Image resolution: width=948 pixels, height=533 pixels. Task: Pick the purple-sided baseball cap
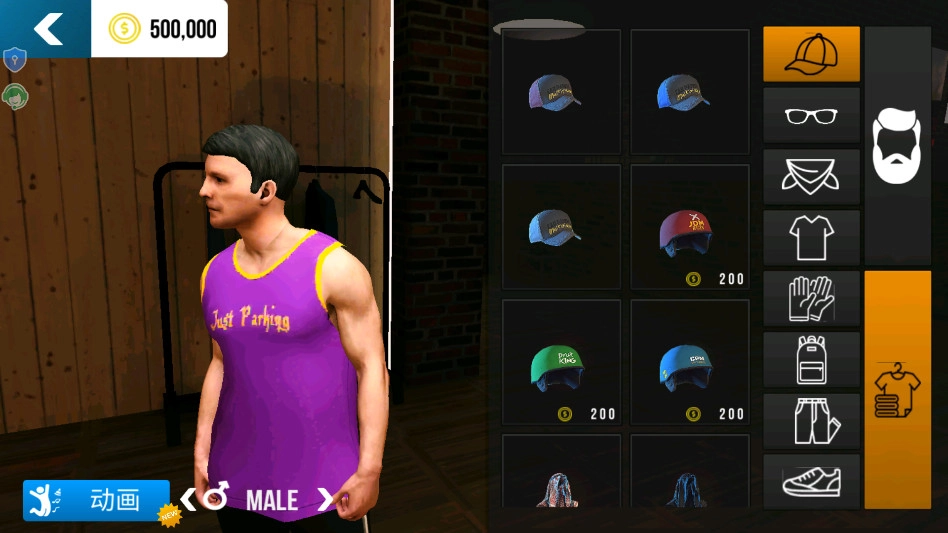tap(560, 93)
